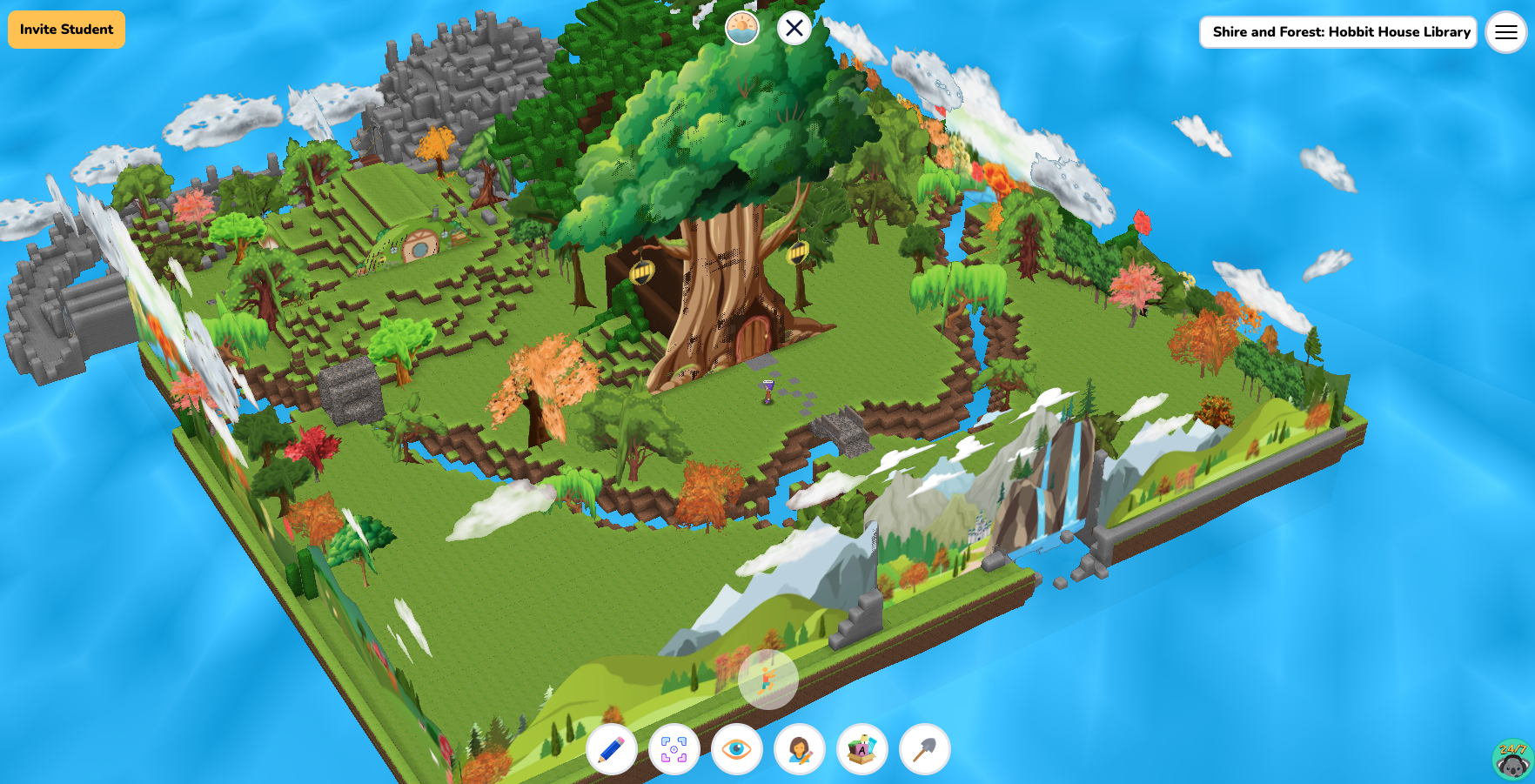Viewport: 1535px width, 784px height.
Task: Click the Invite Student button
Action: (x=65, y=29)
